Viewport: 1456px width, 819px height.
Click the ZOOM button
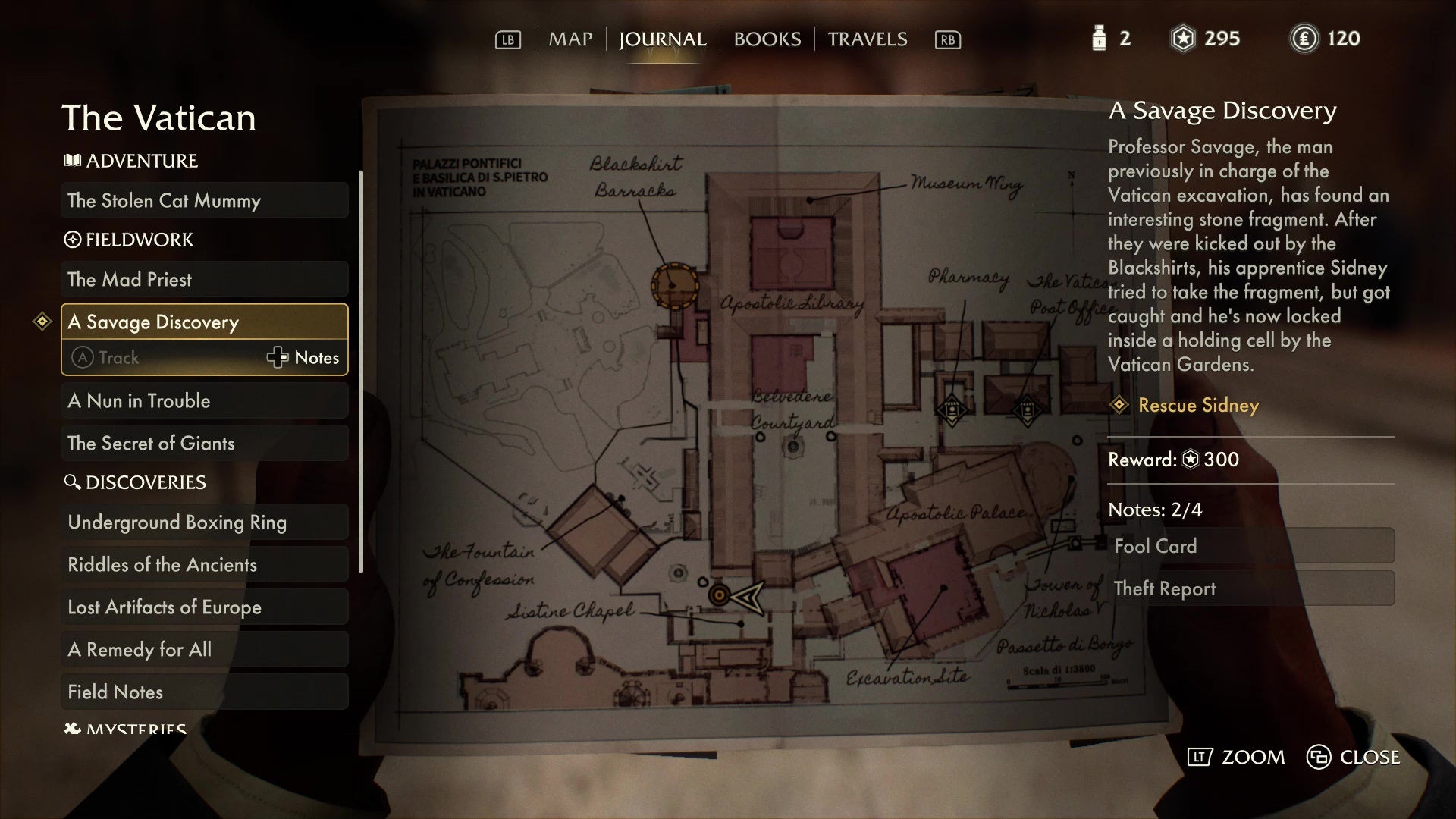1236,757
